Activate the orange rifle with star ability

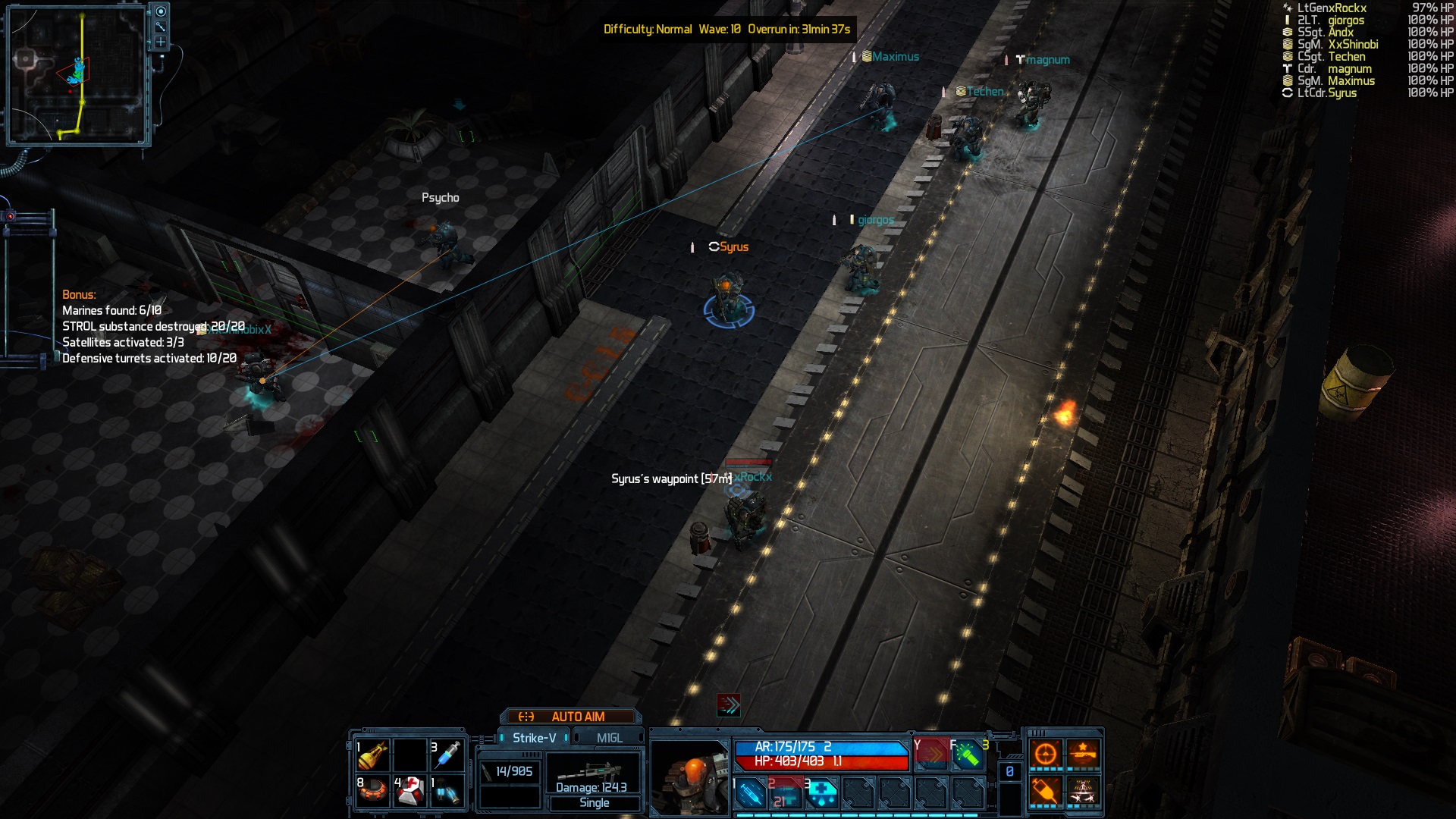(x=1083, y=754)
